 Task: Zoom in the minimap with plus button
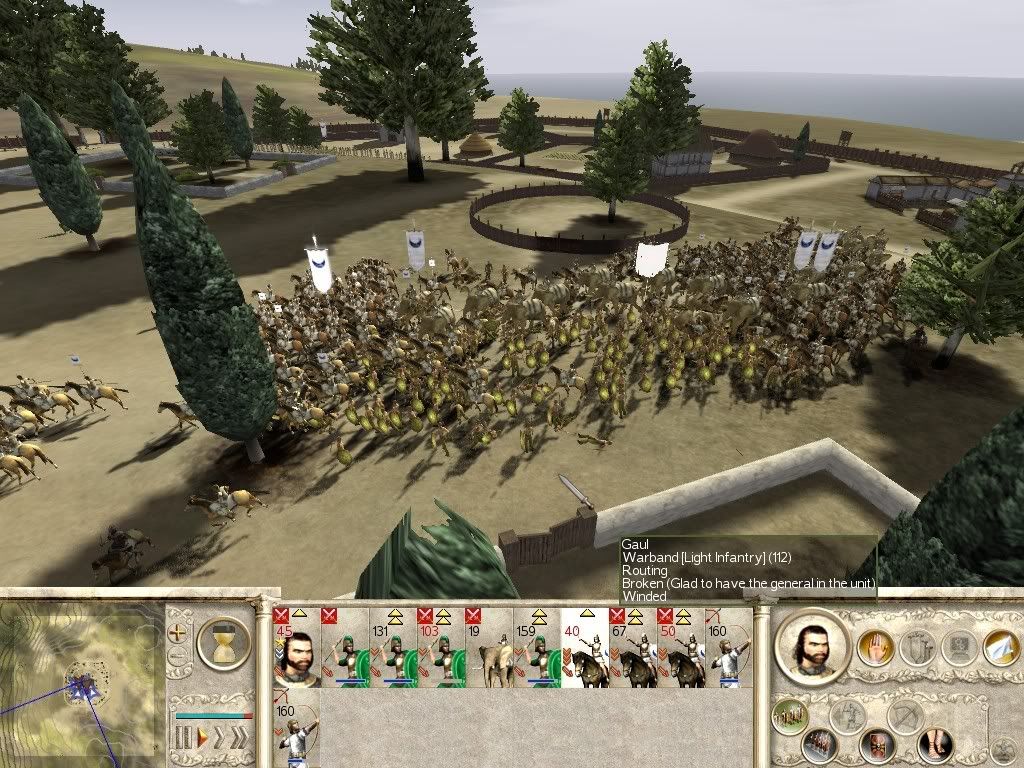[178, 633]
